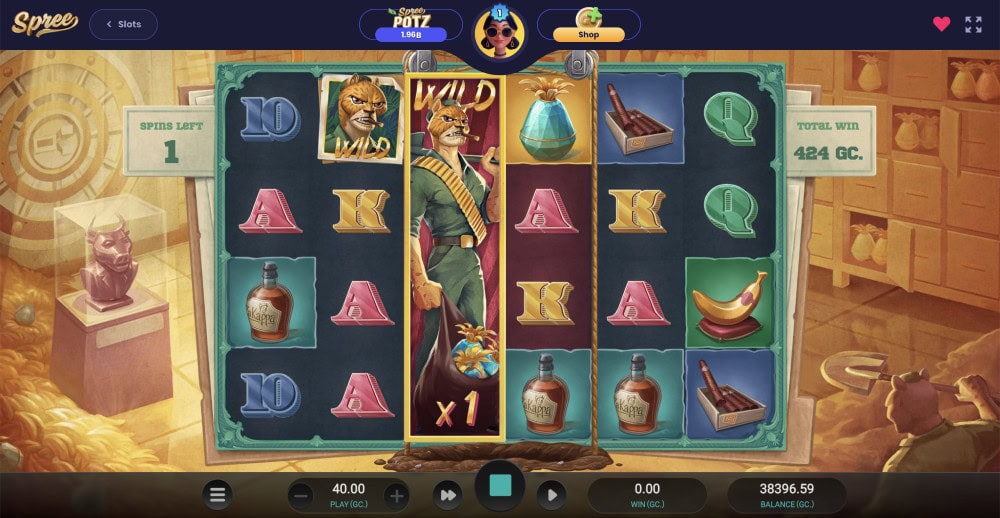Enable turbo fast-forward spin mode
The image size is (1000, 518).
click(x=449, y=495)
